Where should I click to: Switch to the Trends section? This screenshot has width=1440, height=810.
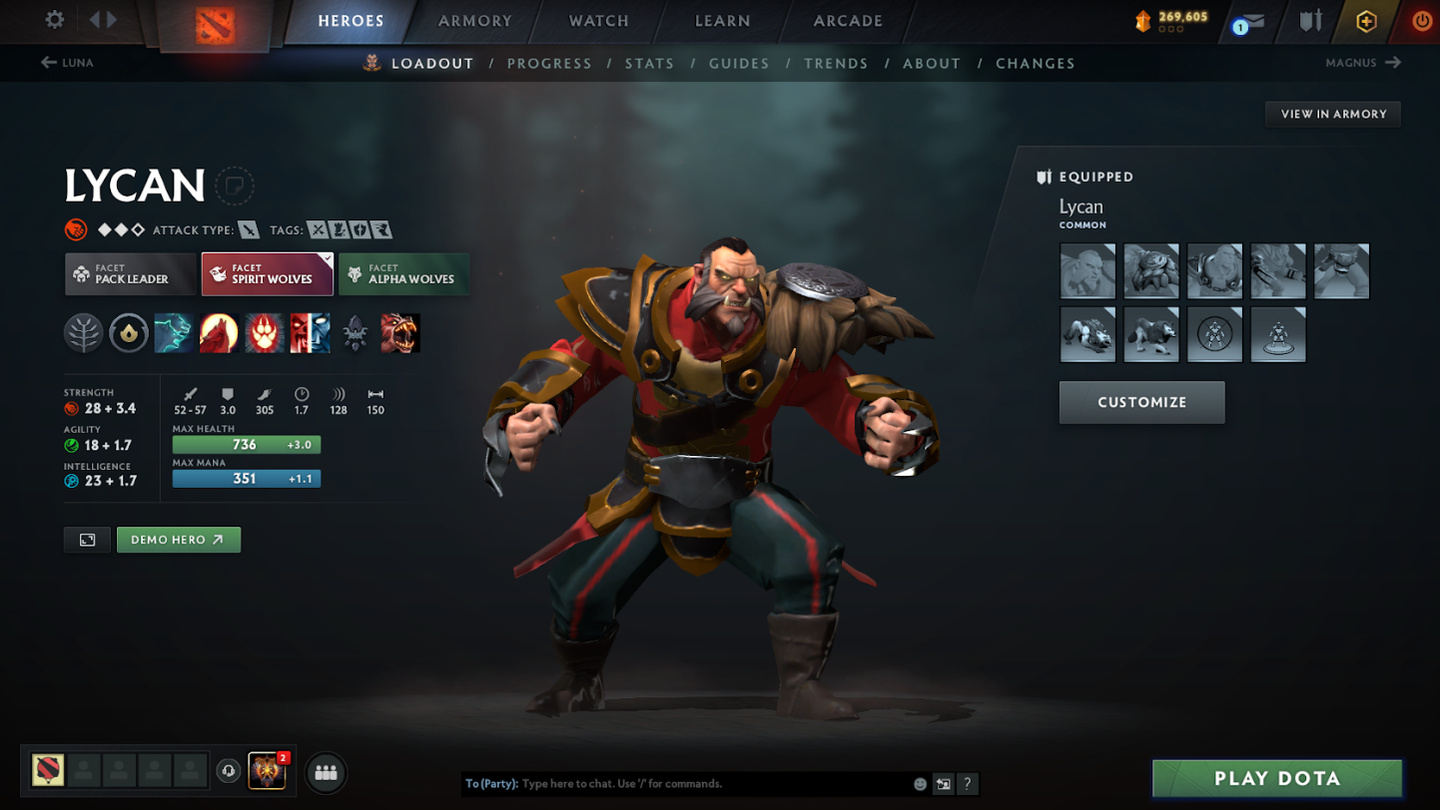pyautogui.click(x=836, y=63)
